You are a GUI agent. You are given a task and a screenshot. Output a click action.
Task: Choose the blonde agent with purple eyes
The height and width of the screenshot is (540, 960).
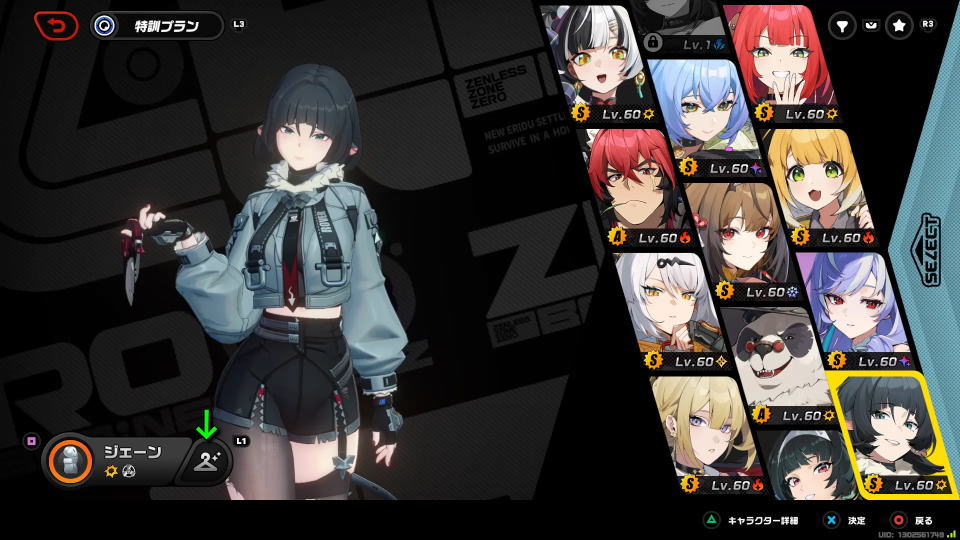click(700, 430)
